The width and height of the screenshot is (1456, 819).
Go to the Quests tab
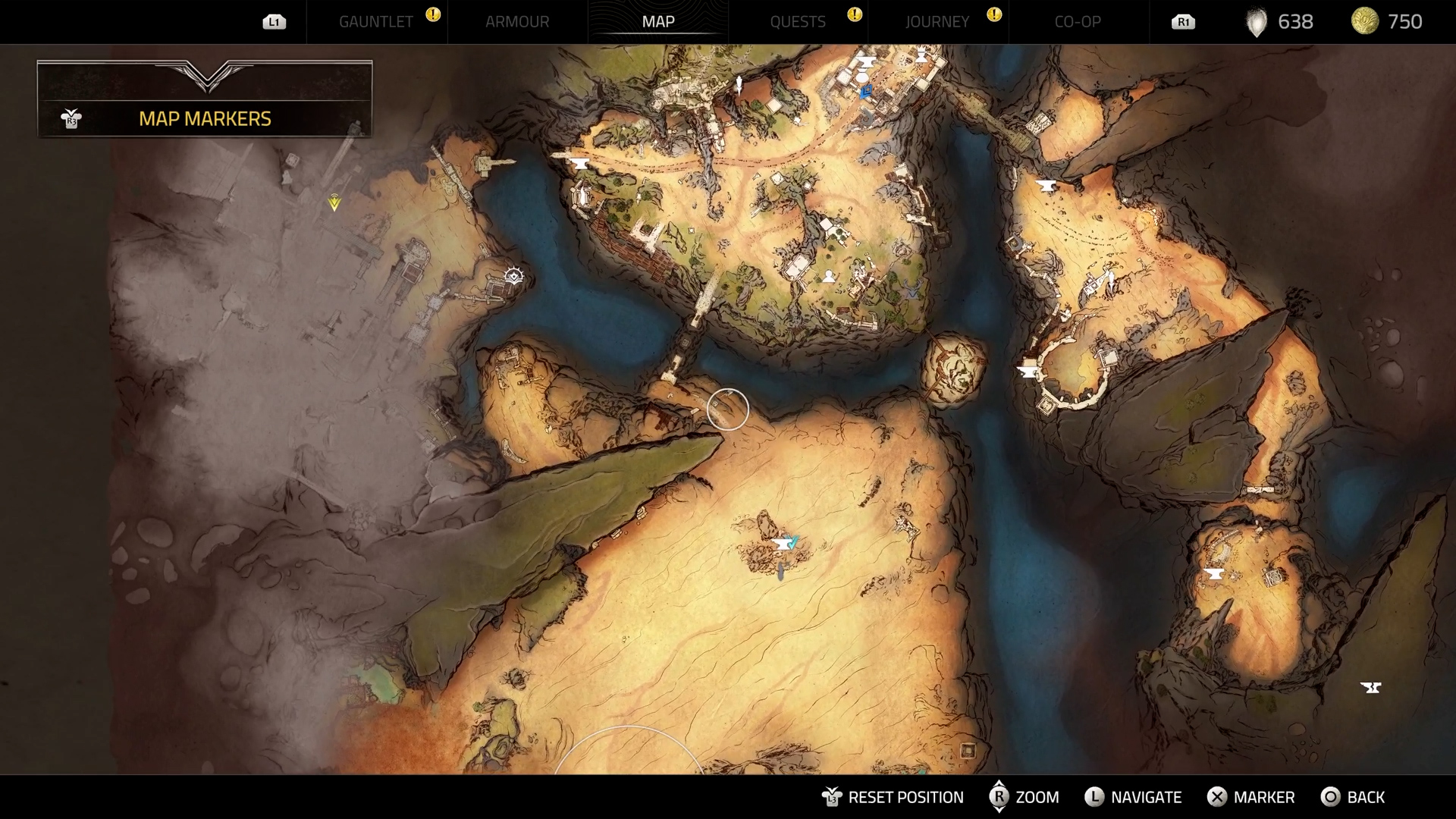[797, 22]
